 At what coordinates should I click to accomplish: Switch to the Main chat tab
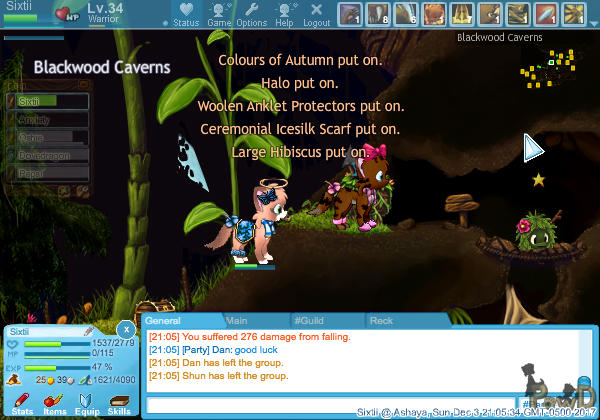[237, 321]
